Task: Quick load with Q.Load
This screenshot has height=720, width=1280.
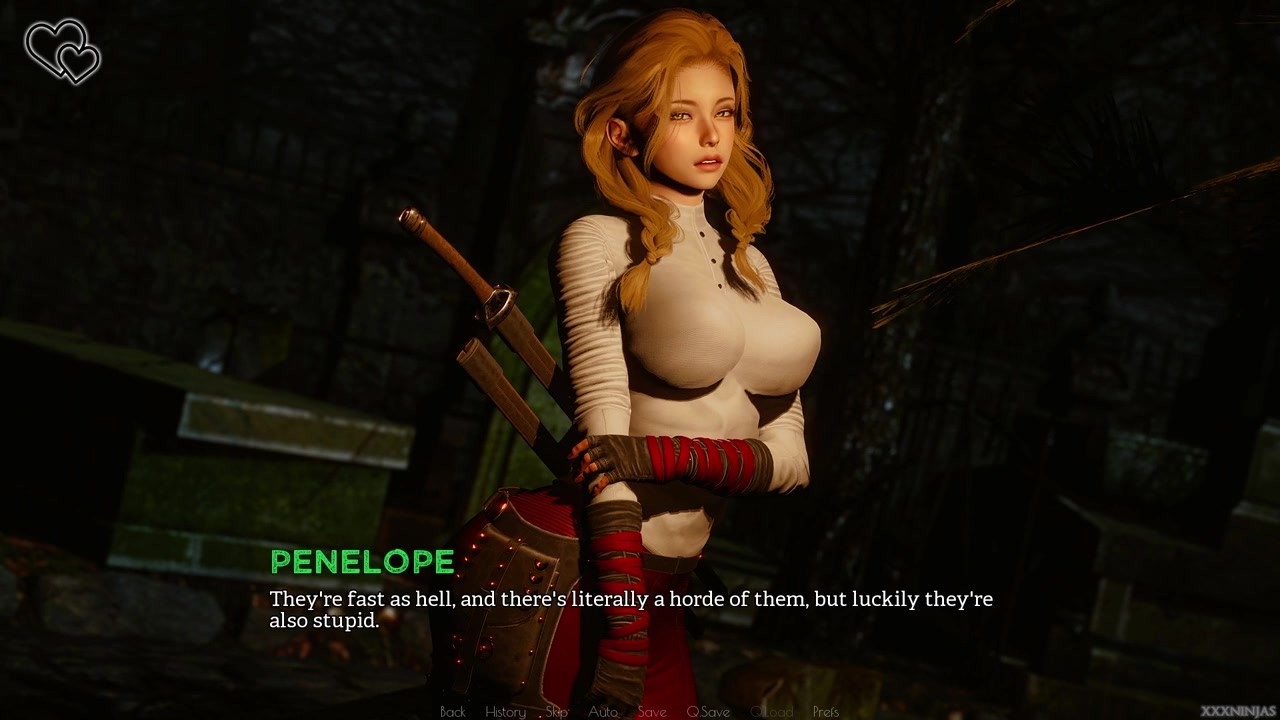Action: coord(771,712)
